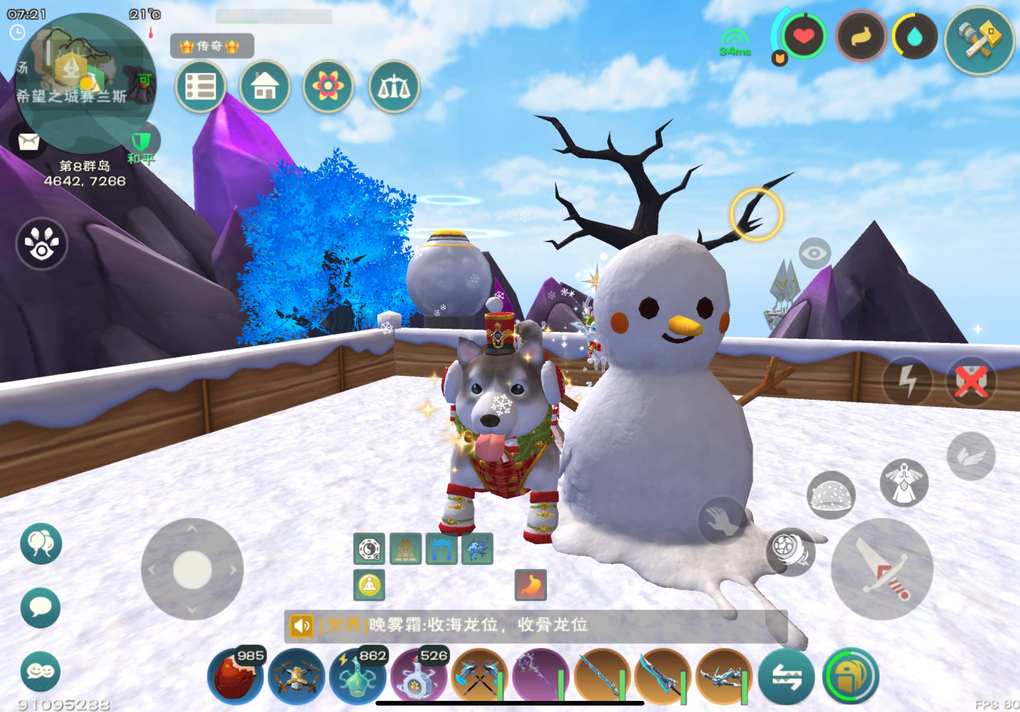
Task: Select the teal potion slot with 862
Action: [x=357, y=677]
